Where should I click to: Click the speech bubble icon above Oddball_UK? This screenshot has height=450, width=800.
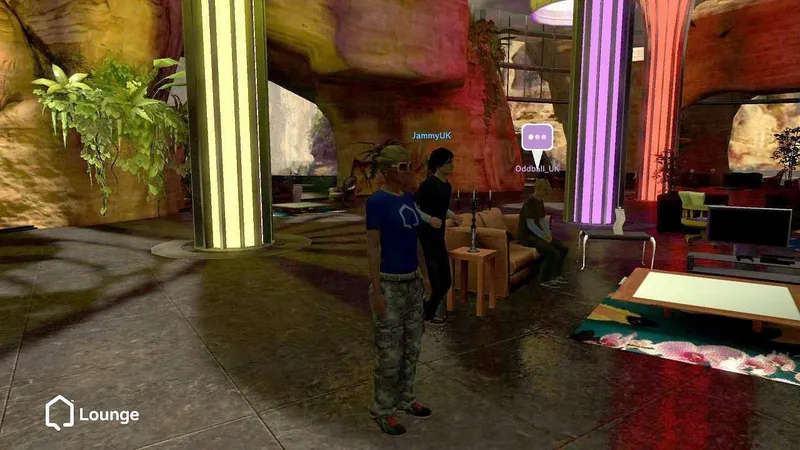(537, 138)
